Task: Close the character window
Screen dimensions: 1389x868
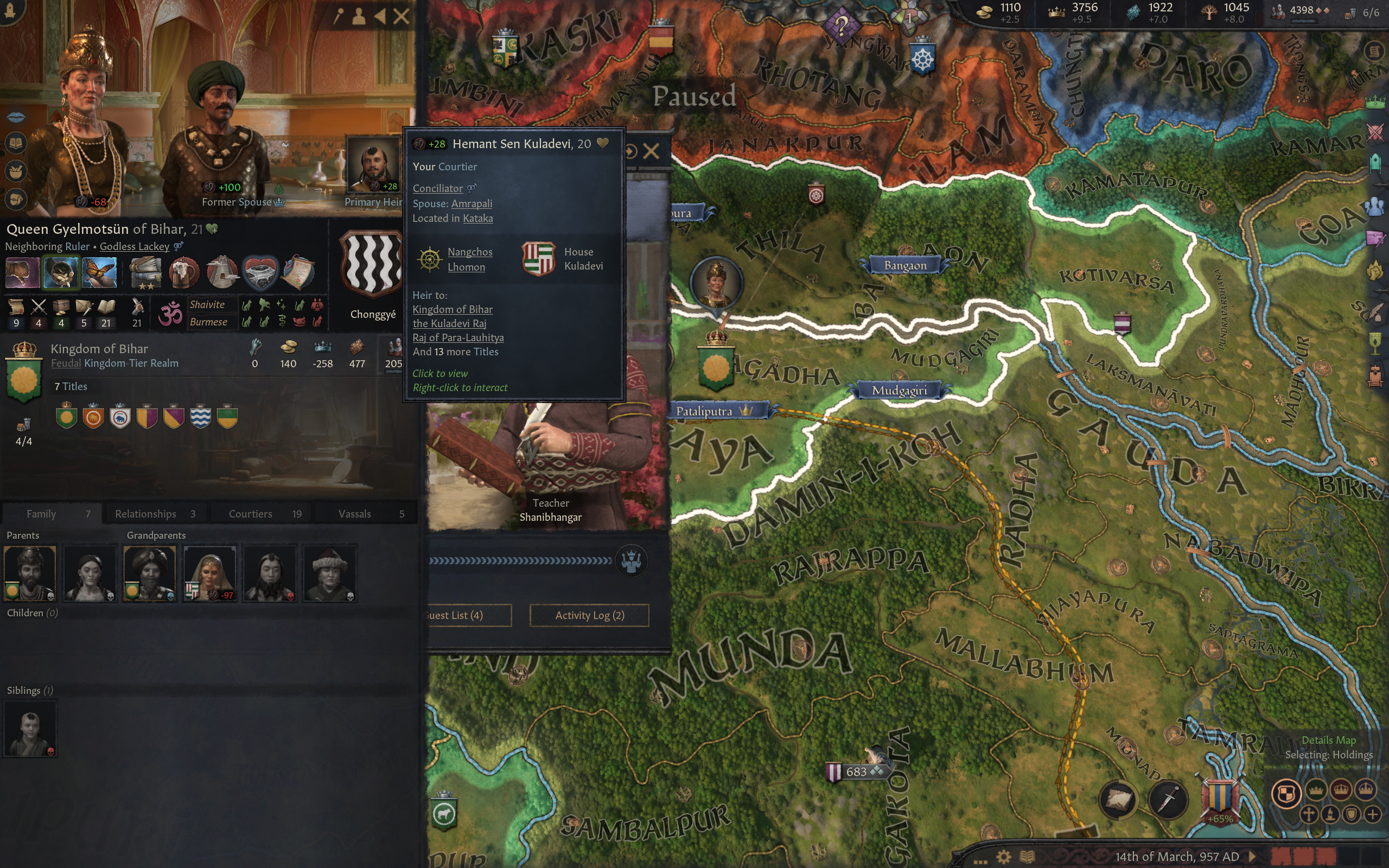Action: (x=401, y=16)
